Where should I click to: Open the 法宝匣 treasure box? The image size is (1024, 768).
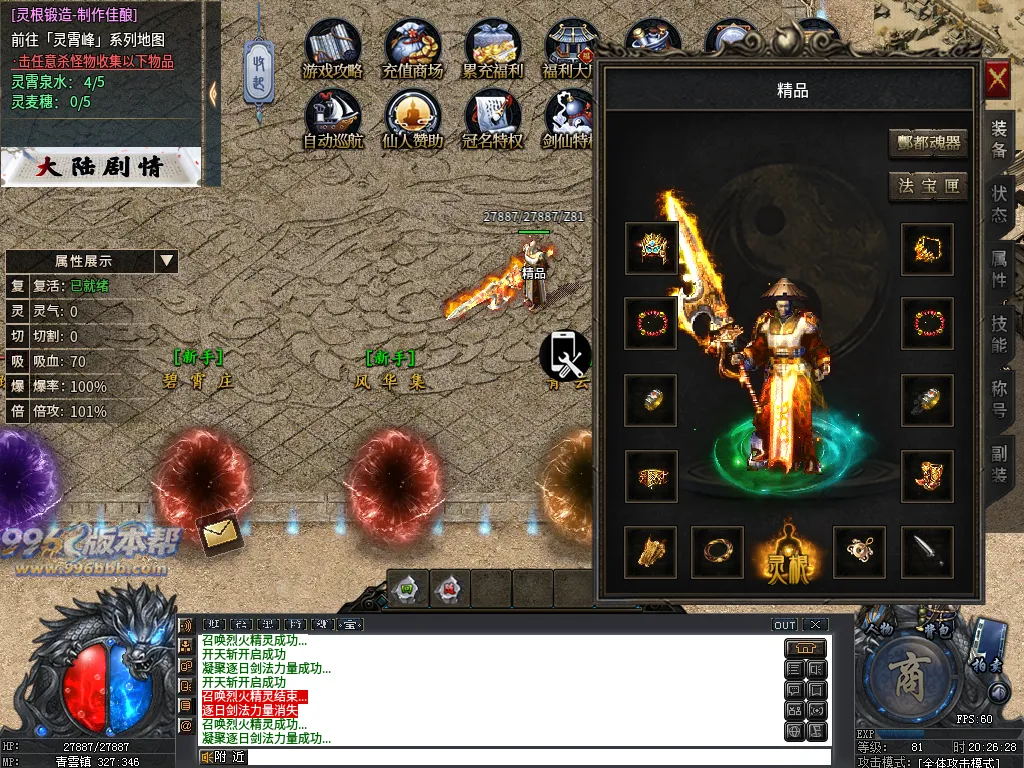pos(927,186)
